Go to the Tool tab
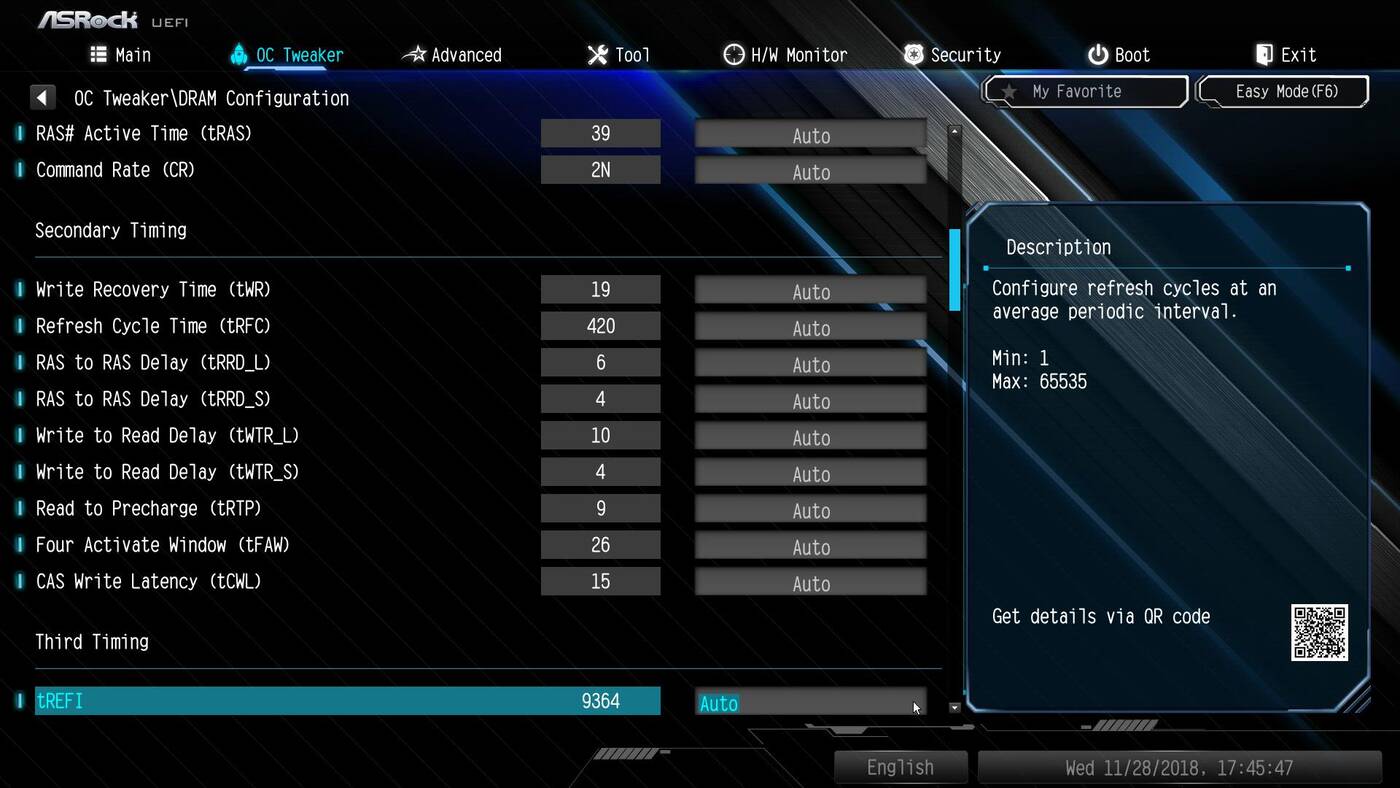 (x=619, y=55)
